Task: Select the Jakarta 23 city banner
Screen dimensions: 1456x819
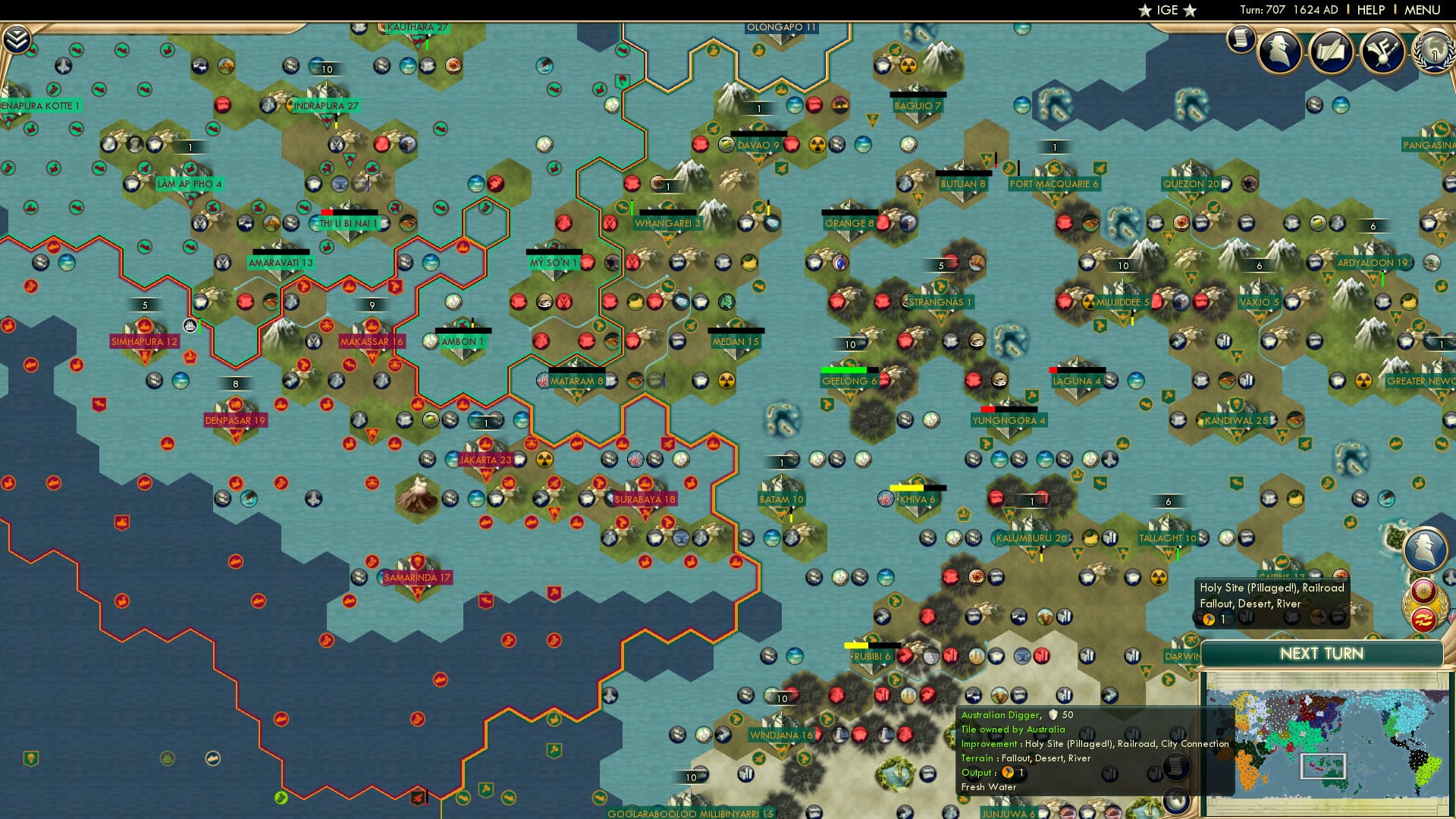Action: pos(485,460)
